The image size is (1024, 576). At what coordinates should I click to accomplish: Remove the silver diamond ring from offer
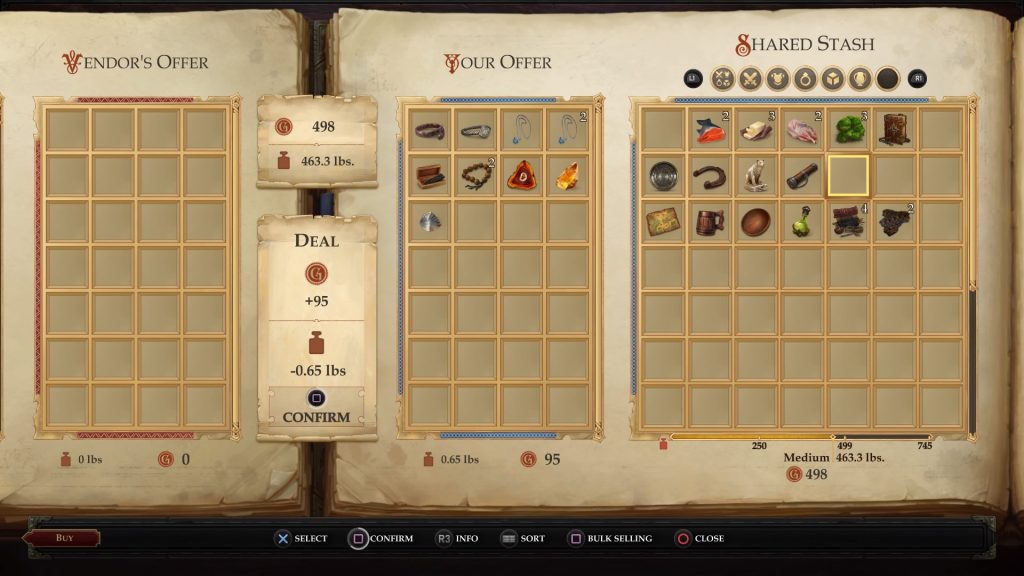pos(475,130)
